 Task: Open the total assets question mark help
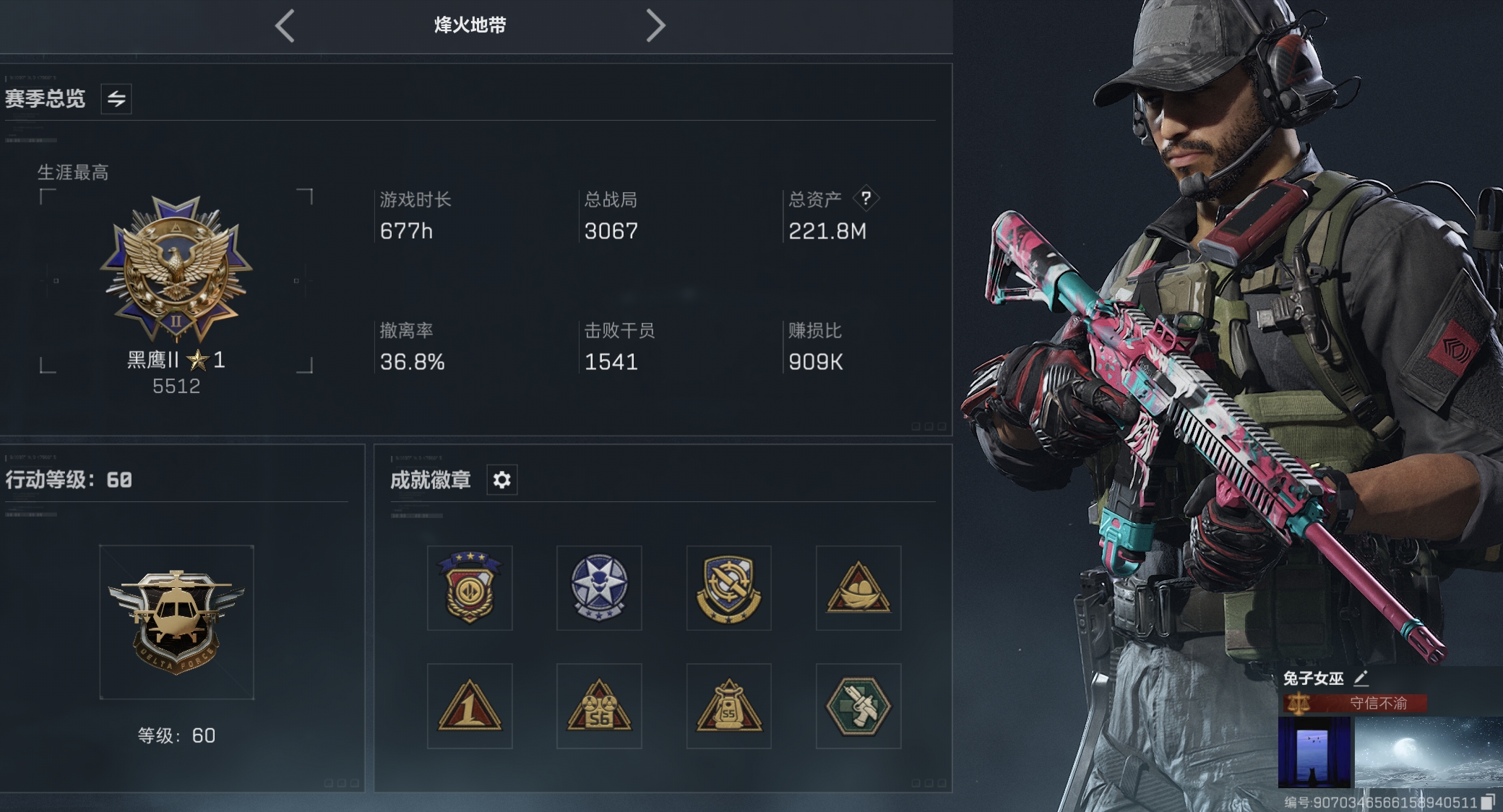click(x=866, y=198)
